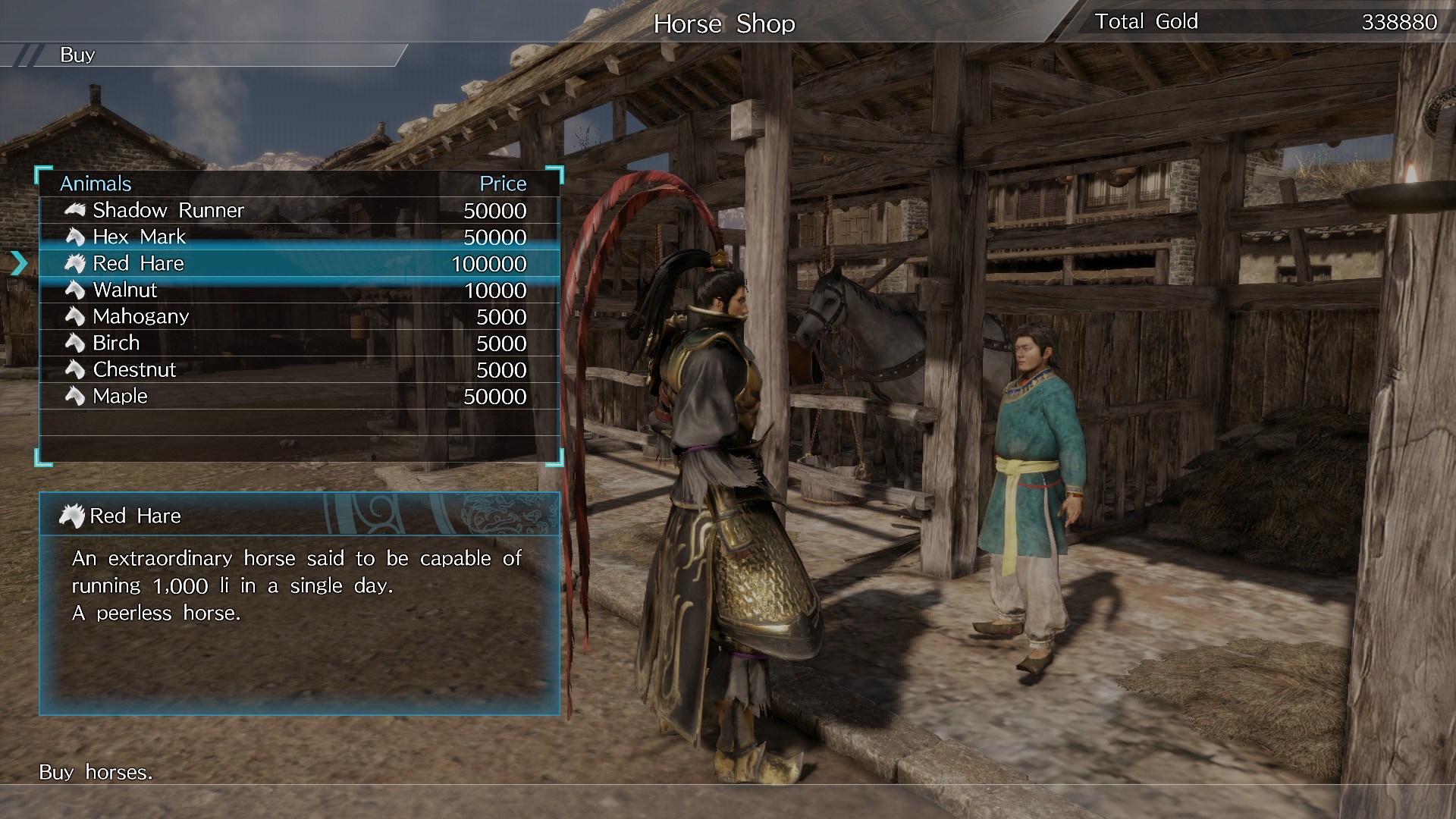Click the horse icon beside Hex Mark
The image size is (1456, 819).
click(x=76, y=237)
